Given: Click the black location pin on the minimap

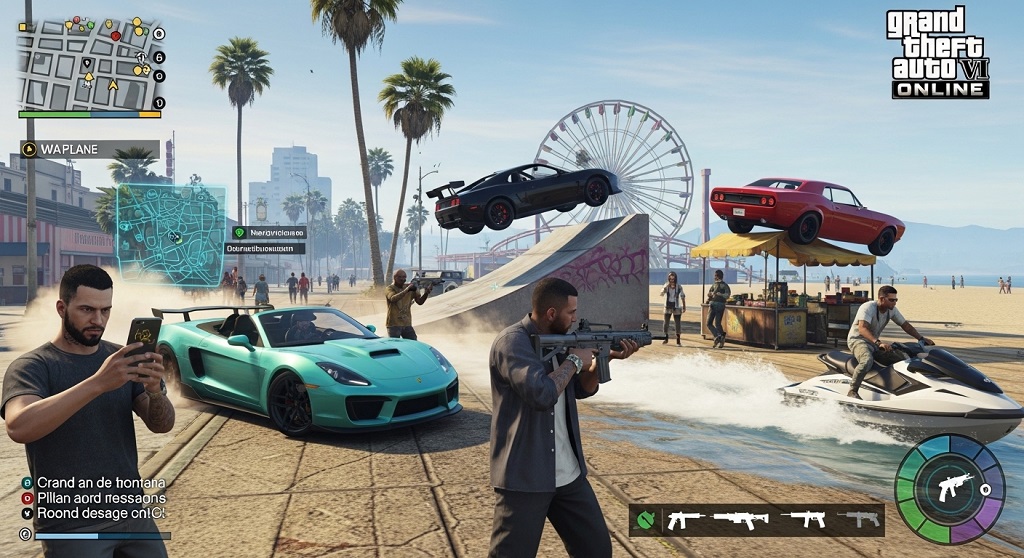Looking at the screenshot, I should (87, 64).
